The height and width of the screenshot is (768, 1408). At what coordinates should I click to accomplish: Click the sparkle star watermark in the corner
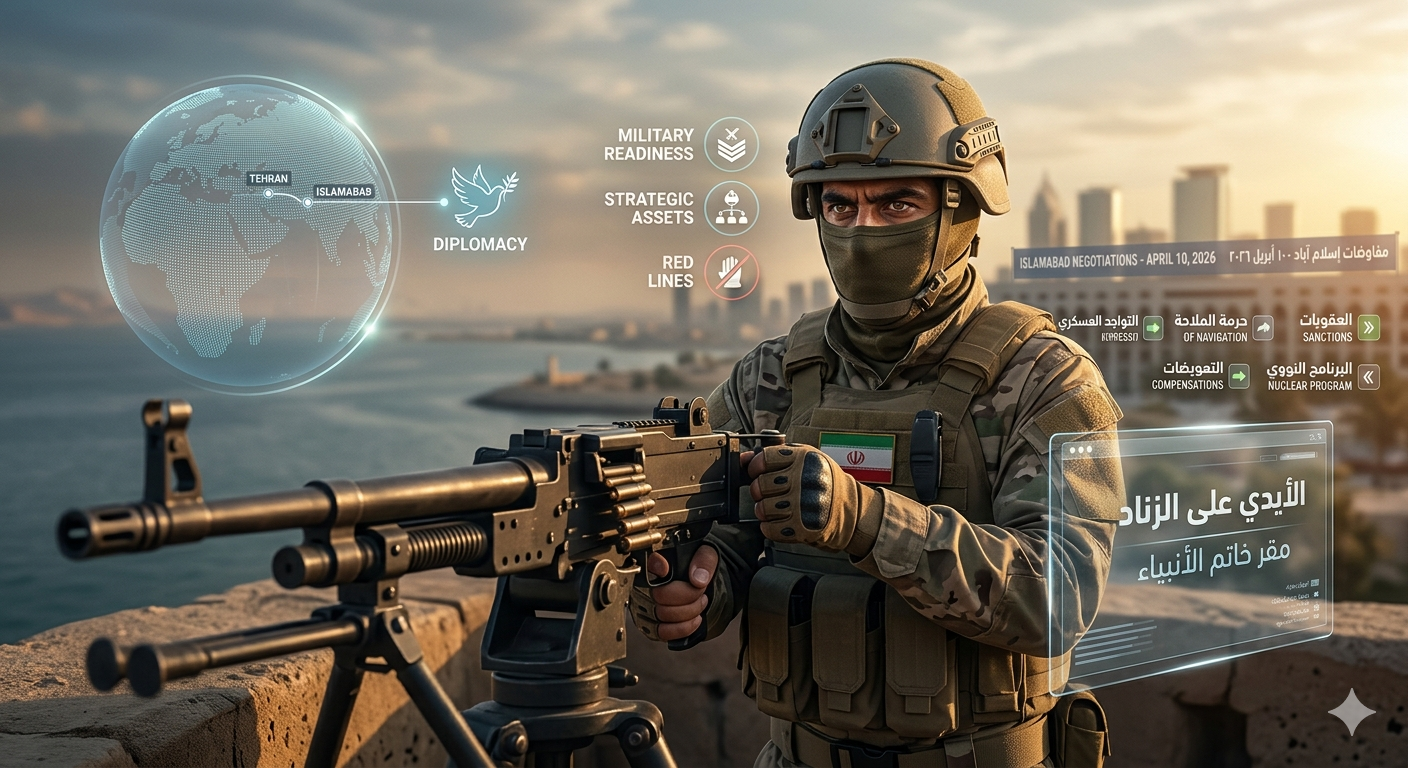[1351, 712]
